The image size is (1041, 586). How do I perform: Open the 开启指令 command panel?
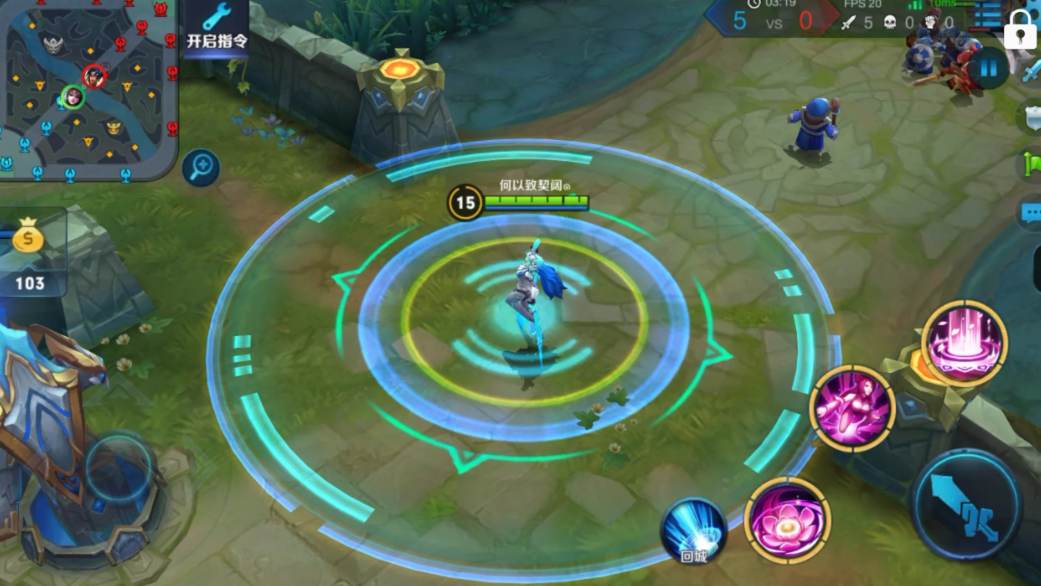[216, 27]
